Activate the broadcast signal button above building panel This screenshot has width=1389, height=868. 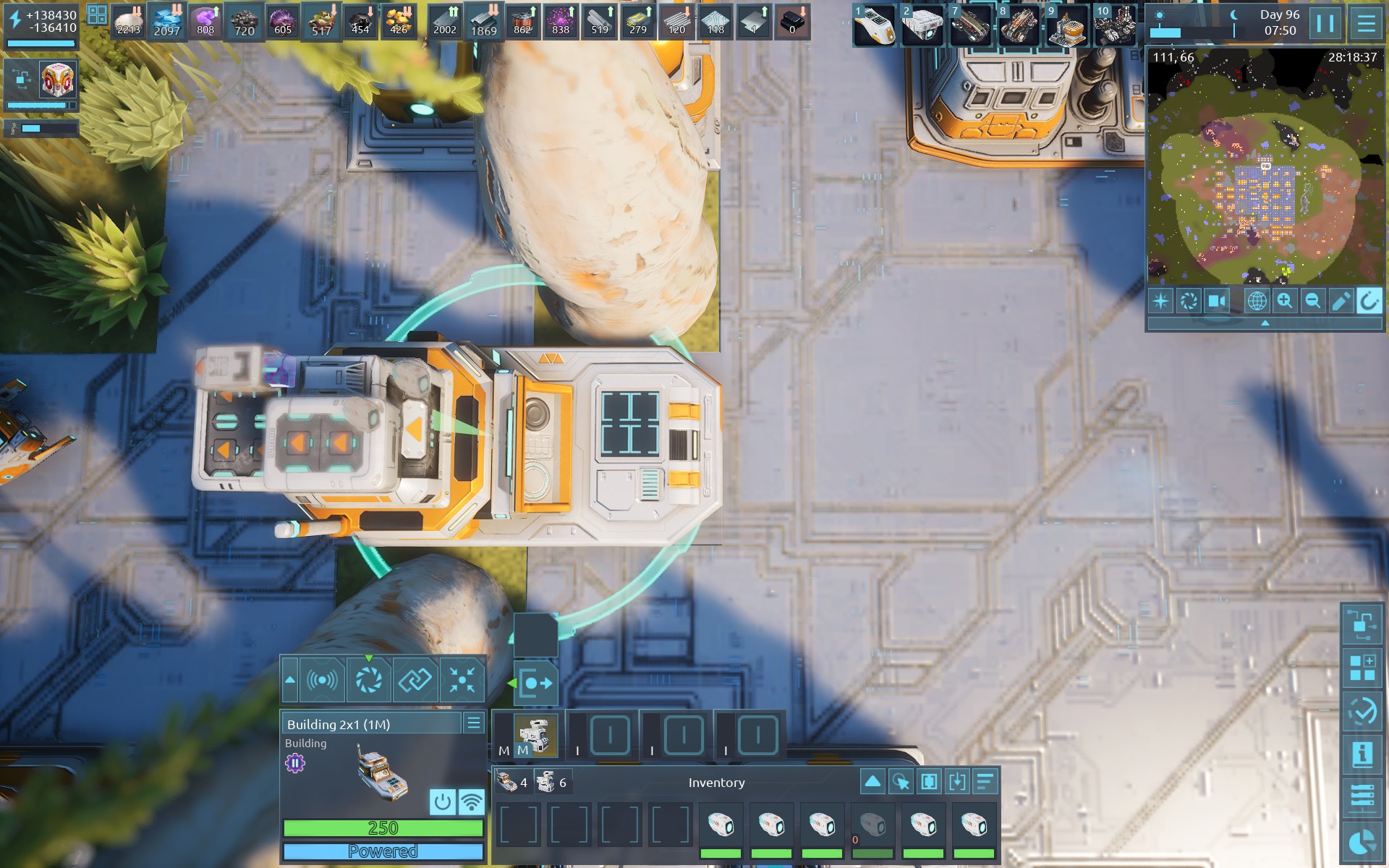tap(322, 680)
